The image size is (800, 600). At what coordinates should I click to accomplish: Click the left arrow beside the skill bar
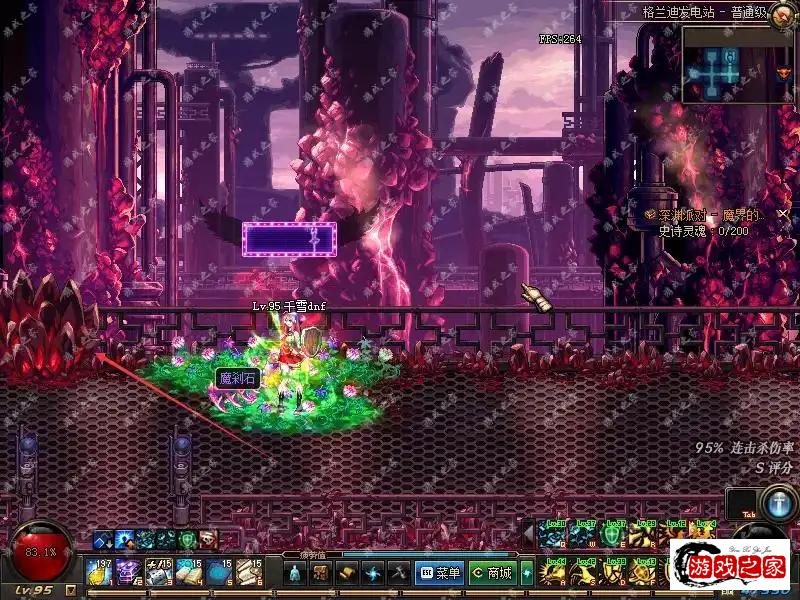[x=527, y=529]
